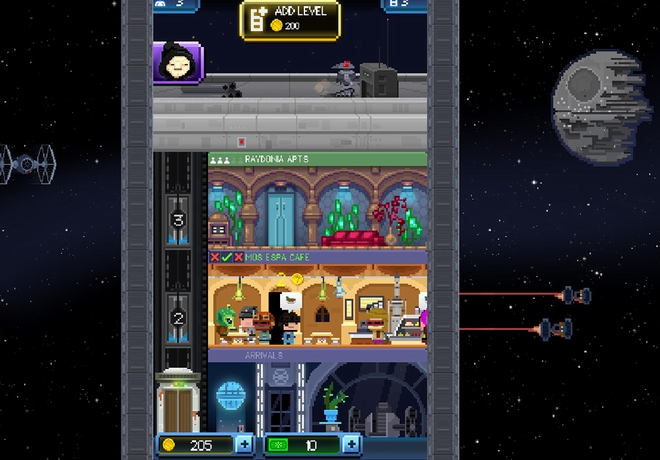Image resolution: width=660 pixels, height=460 pixels.
Task: Select the Raydonia Apts level banner
Action: (x=317, y=159)
